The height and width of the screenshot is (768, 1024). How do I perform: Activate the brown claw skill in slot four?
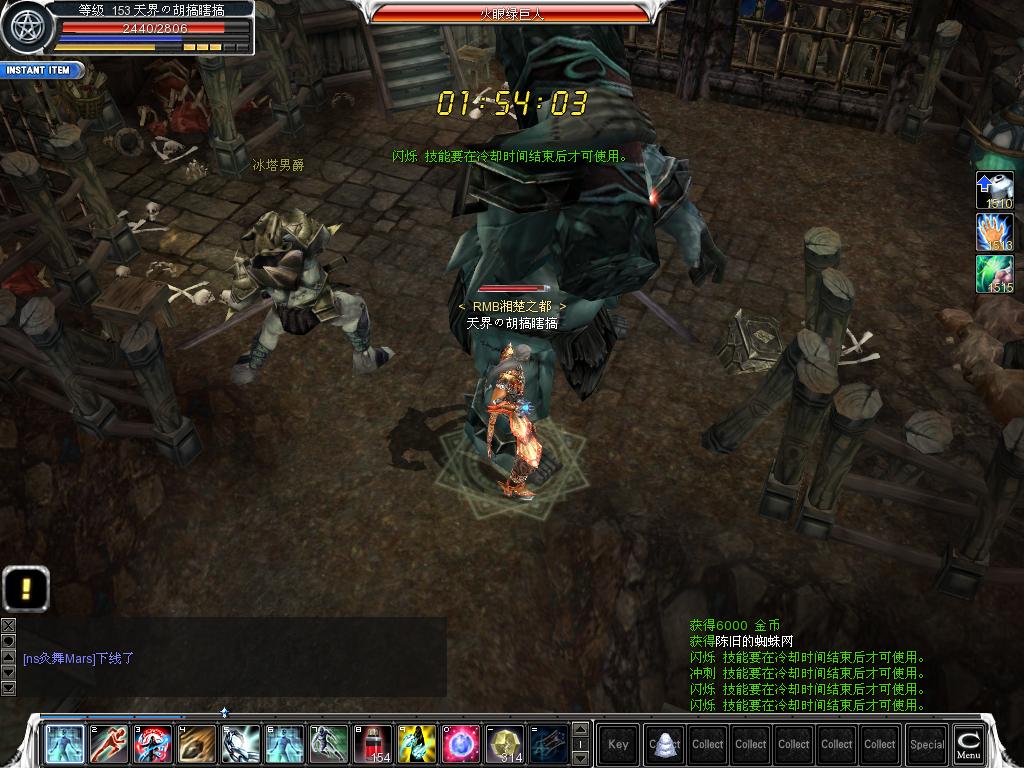pos(197,744)
